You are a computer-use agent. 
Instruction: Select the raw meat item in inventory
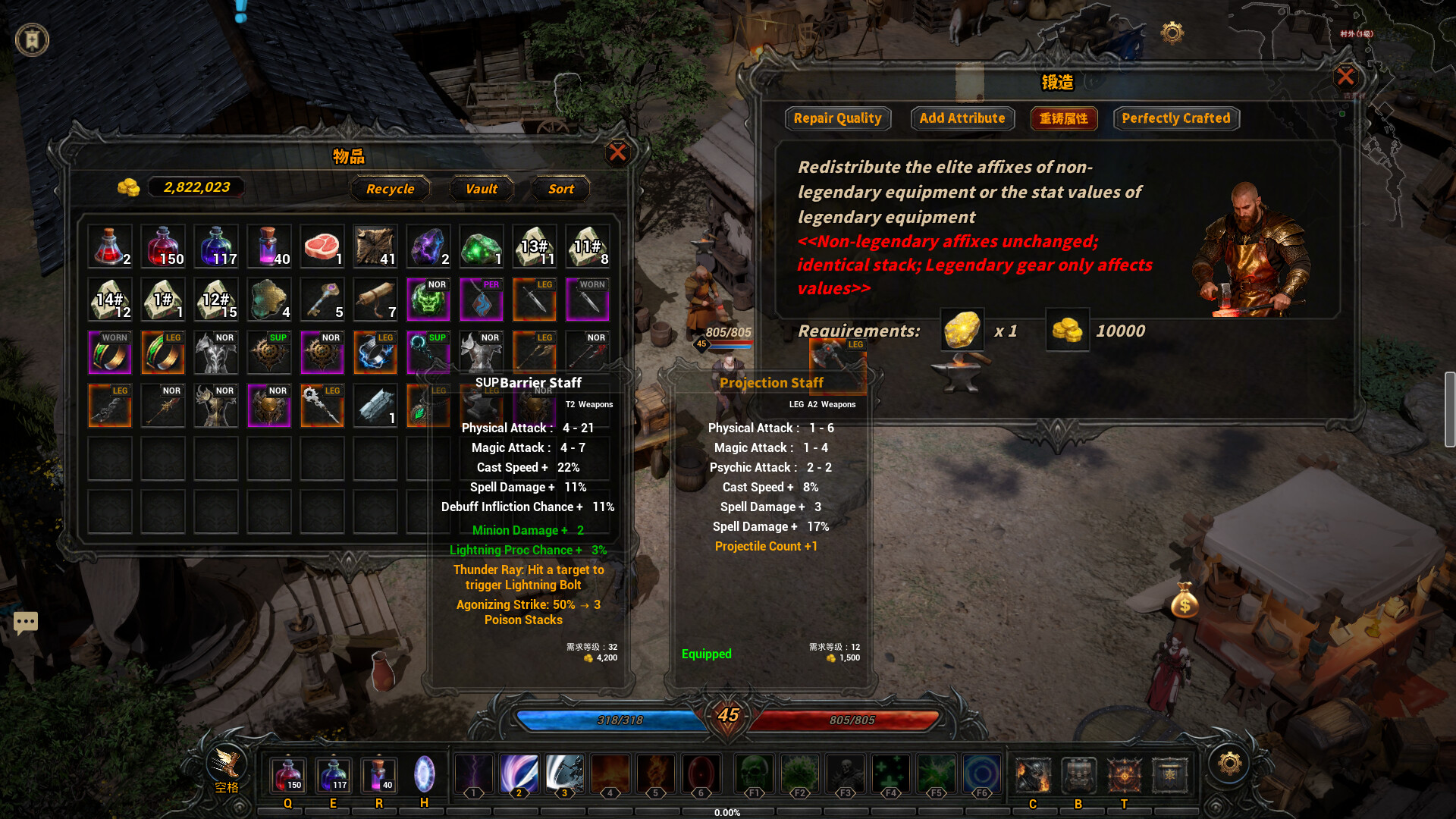pyautogui.click(x=322, y=245)
